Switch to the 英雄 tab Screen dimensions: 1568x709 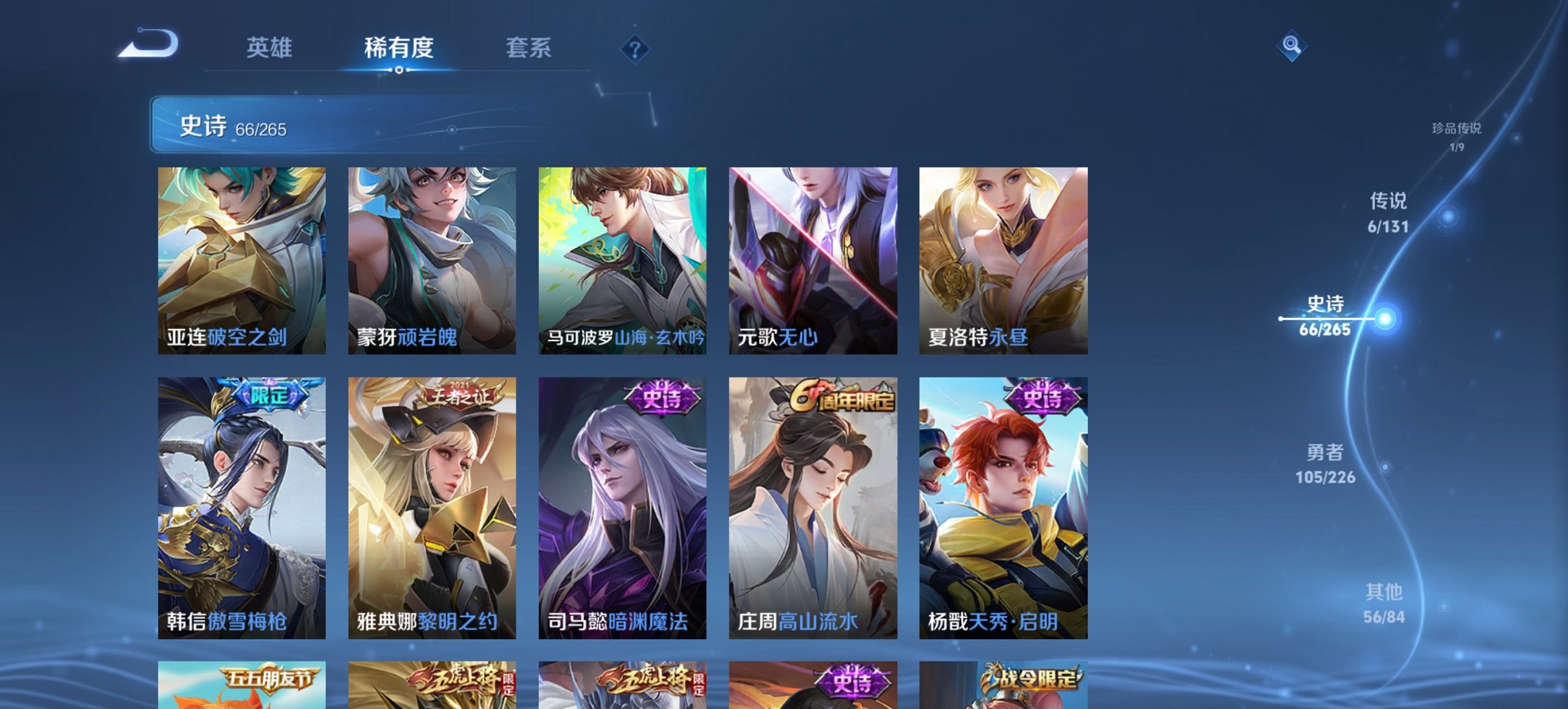271,48
